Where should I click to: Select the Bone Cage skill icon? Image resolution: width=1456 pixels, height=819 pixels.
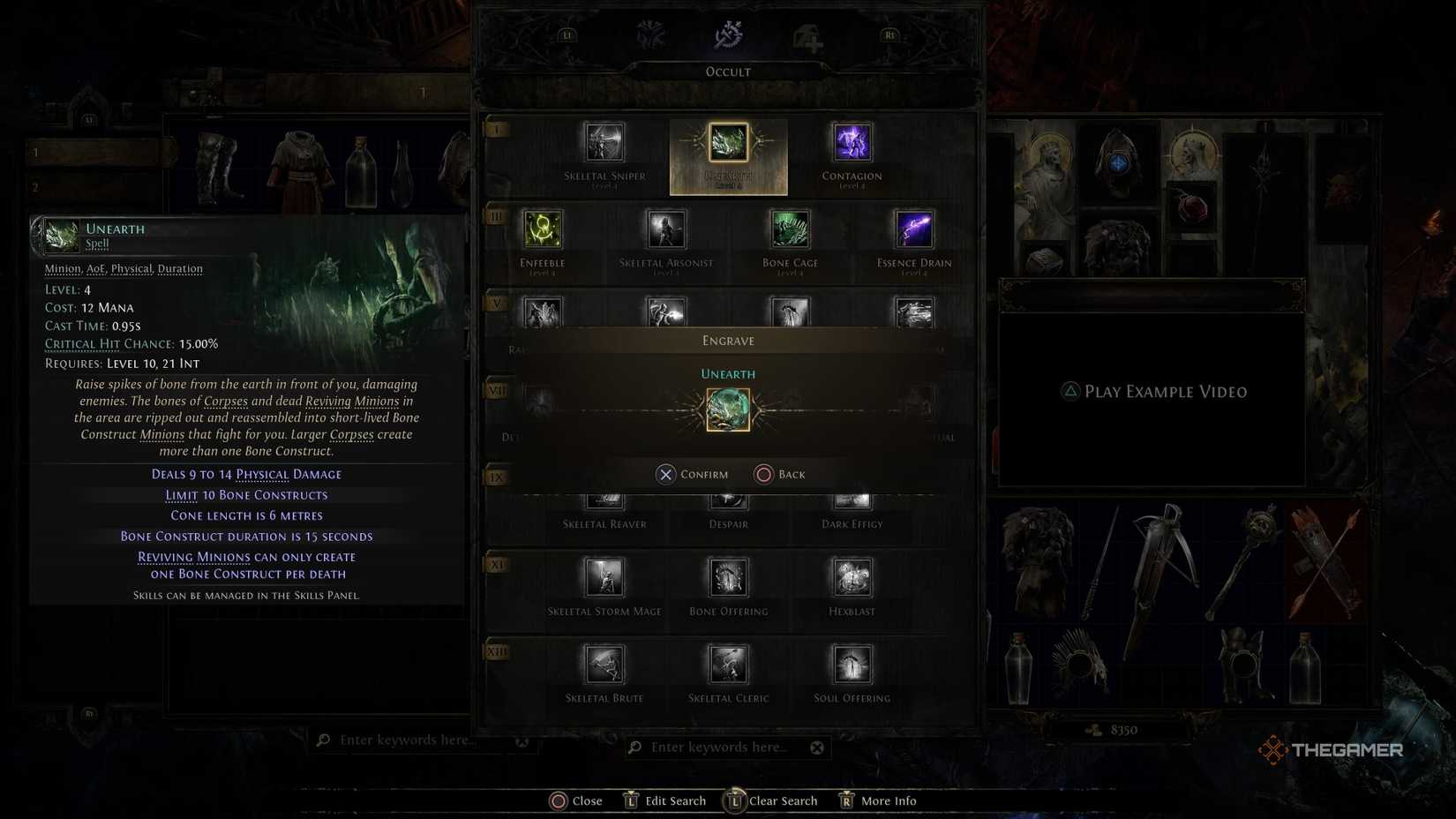point(789,230)
